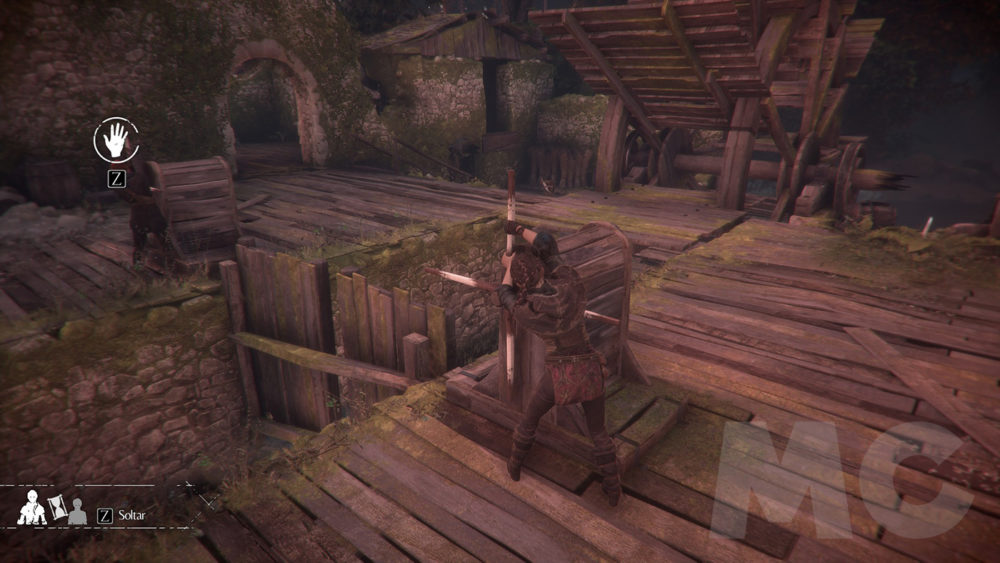Select the greyed-out companion silhouette
Image resolution: width=1000 pixels, height=563 pixels.
[x=75, y=513]
